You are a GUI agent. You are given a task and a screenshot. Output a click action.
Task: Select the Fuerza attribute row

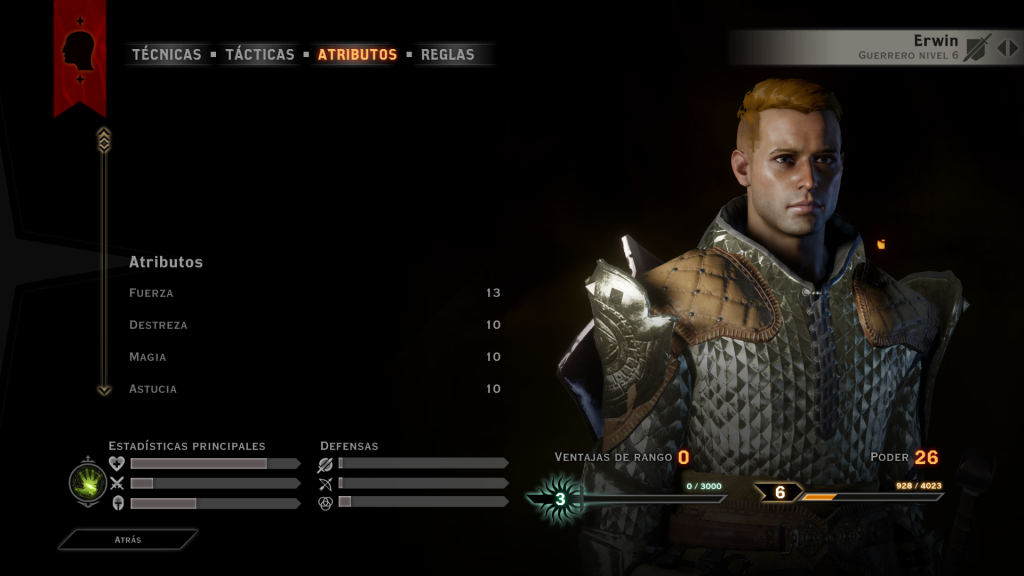click(314, 293)
